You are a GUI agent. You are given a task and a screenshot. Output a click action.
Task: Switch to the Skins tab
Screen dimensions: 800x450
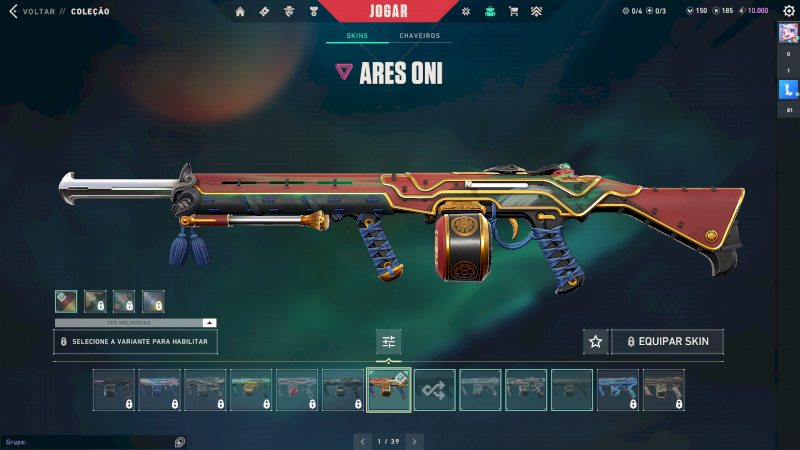coord(357,36)
